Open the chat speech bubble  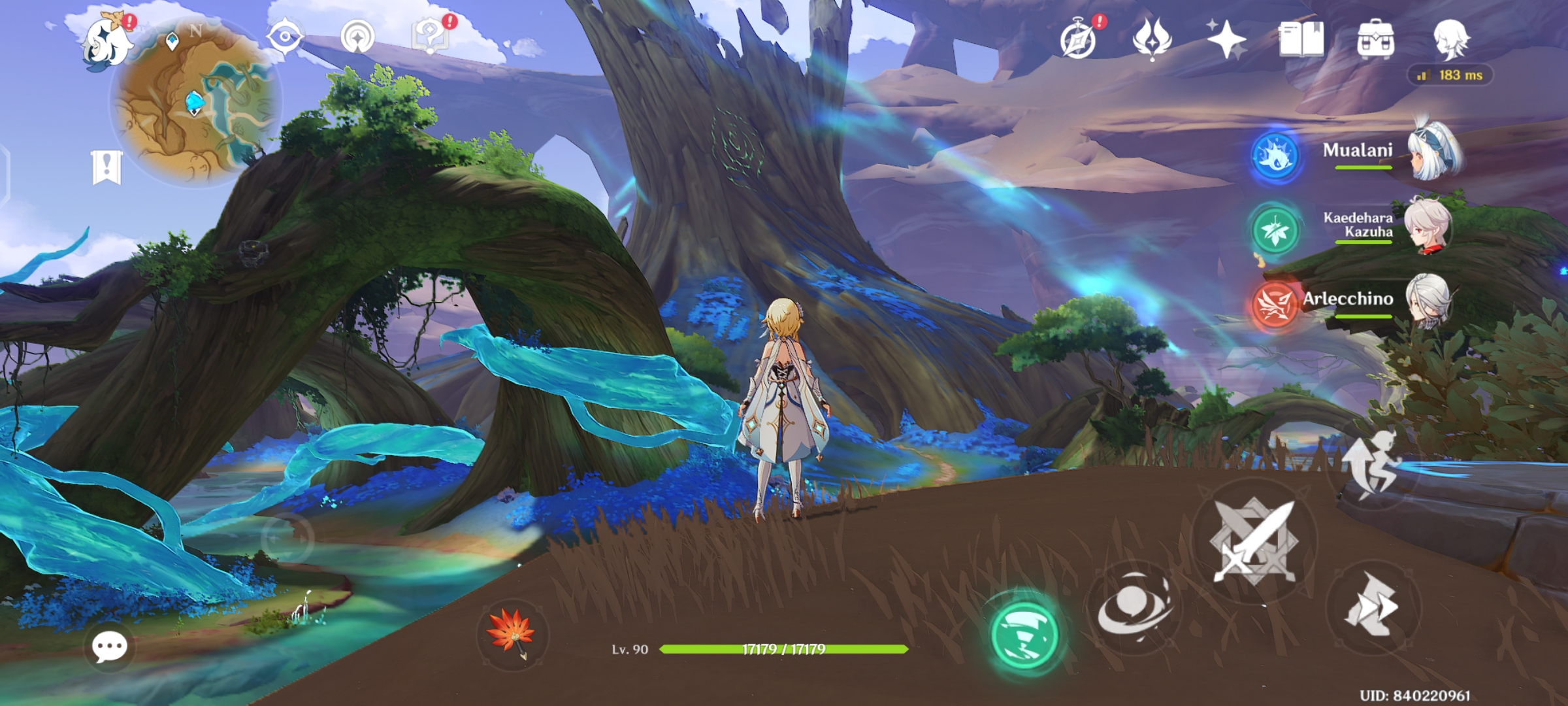[109, 647]
